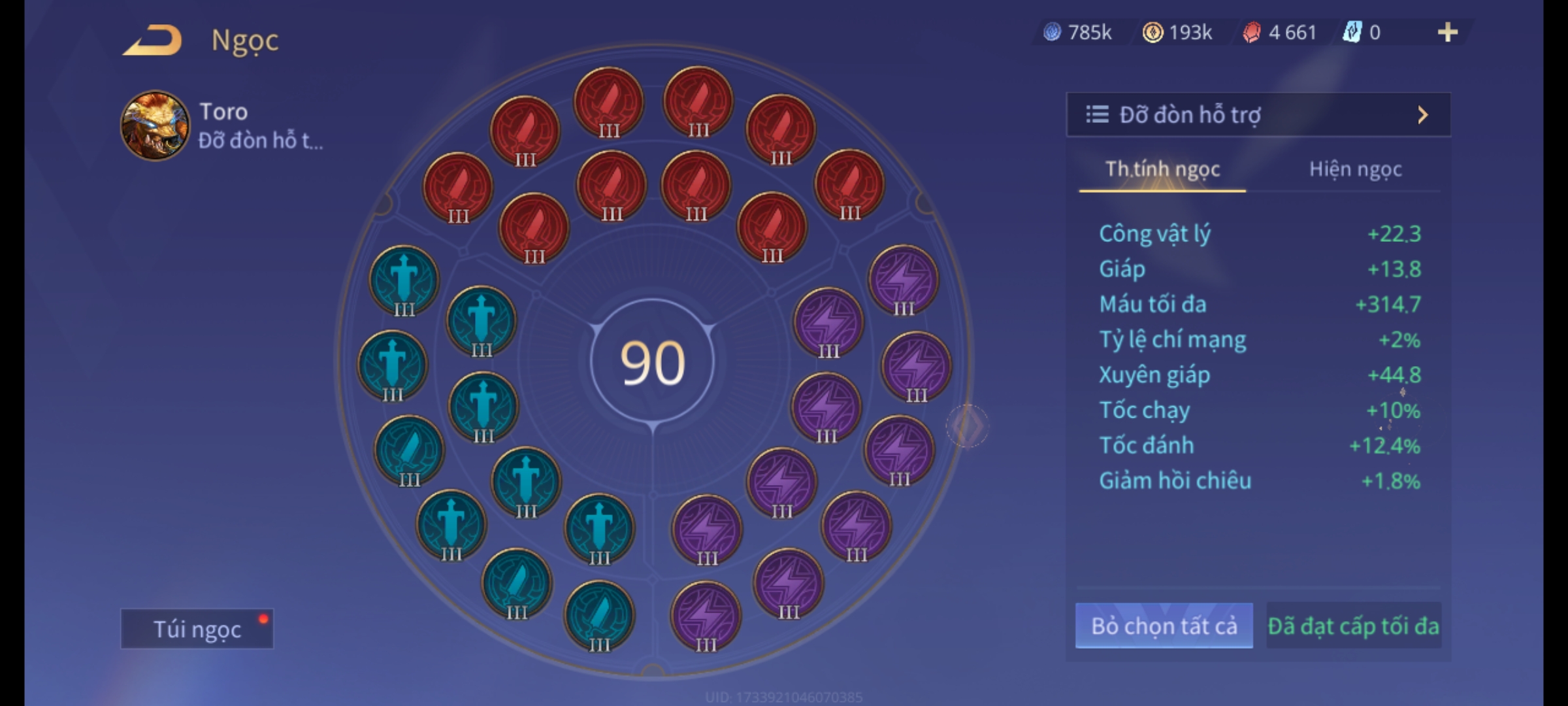Switch to the Hiện ngọc tab
This screenshot has width=1568, height=706.
pyautogui.click(x=1355, y=169)
